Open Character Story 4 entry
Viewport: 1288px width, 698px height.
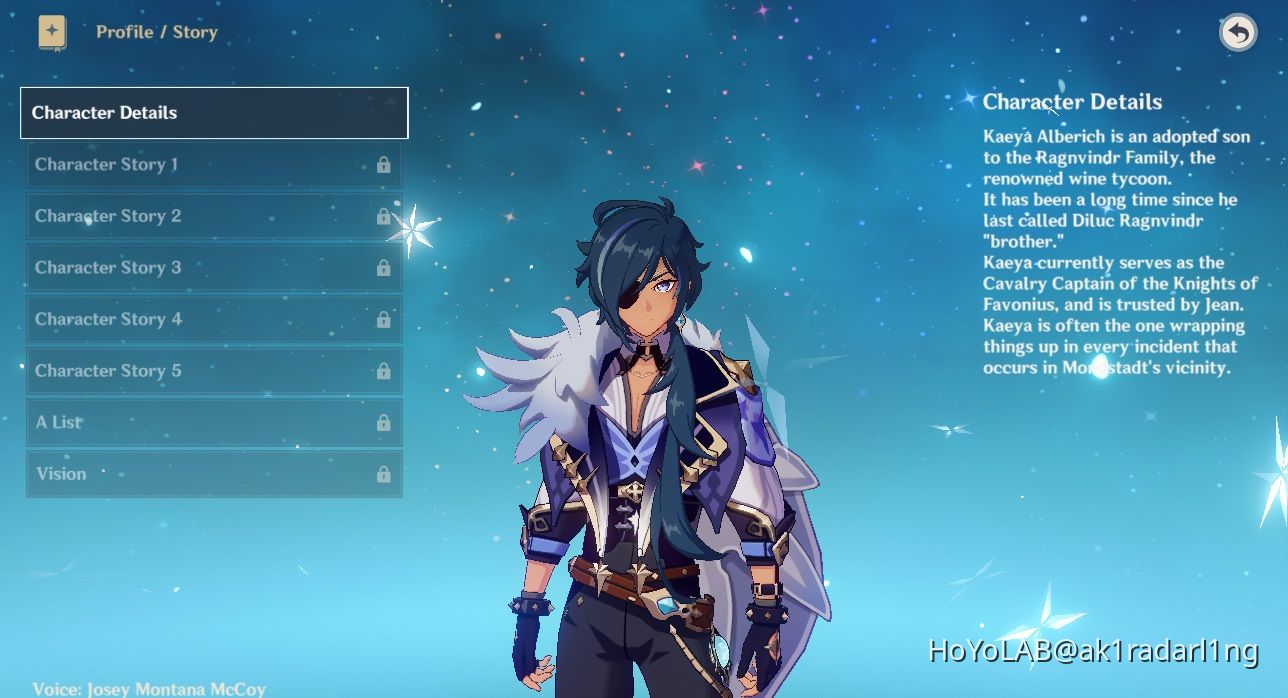[x=214, y=319]
